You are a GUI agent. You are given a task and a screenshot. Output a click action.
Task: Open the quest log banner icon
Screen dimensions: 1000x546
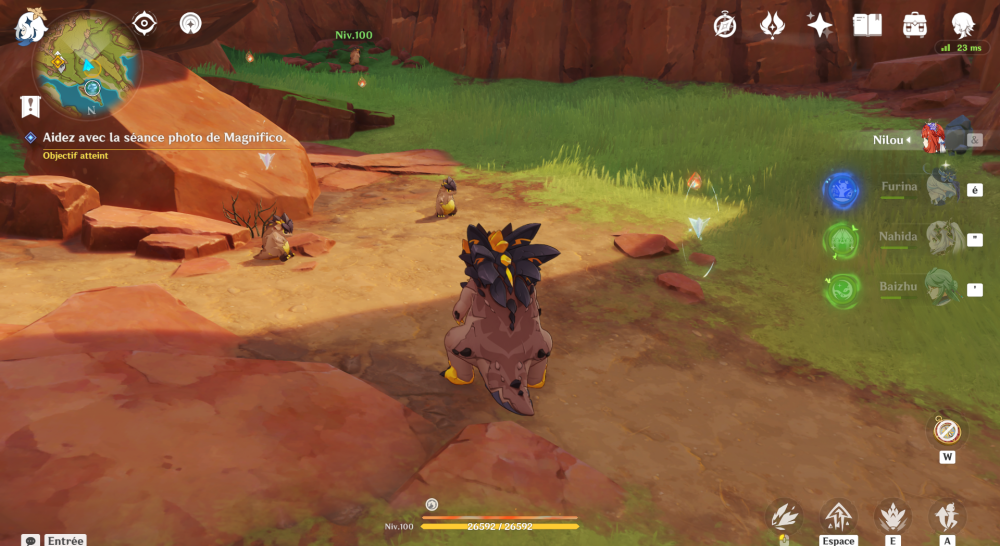[x=30, y=106]
